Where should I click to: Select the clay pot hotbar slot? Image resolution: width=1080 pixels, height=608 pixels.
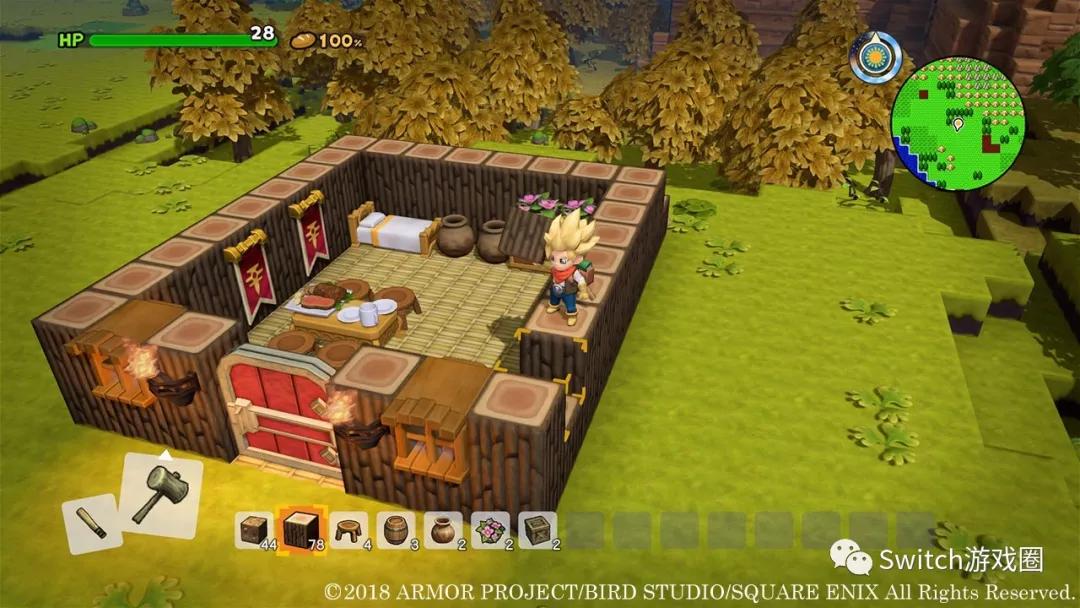coord(443,529)
